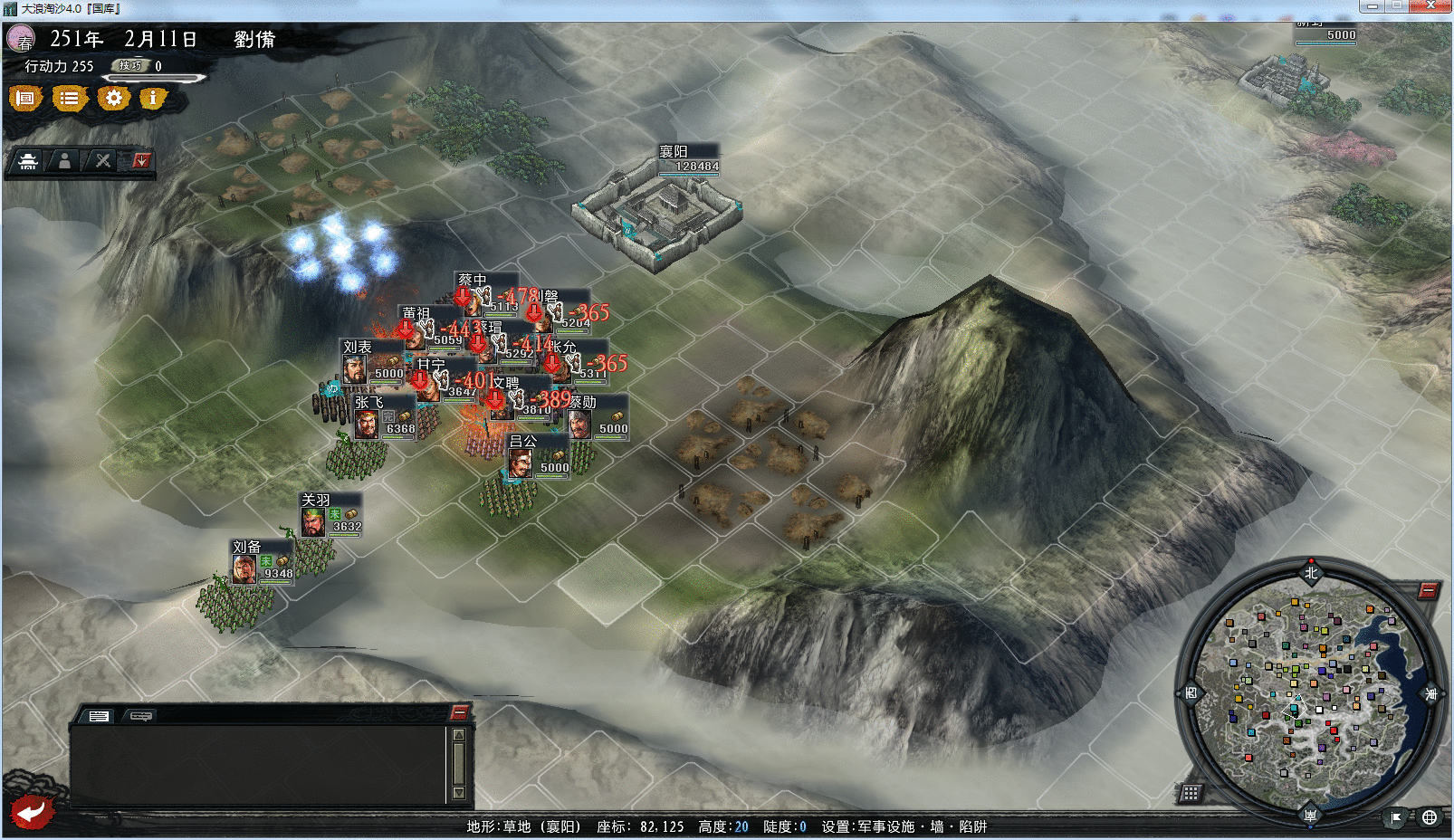Show the orange info button panel
This screenshot has width=1454, height=840.
153,98
